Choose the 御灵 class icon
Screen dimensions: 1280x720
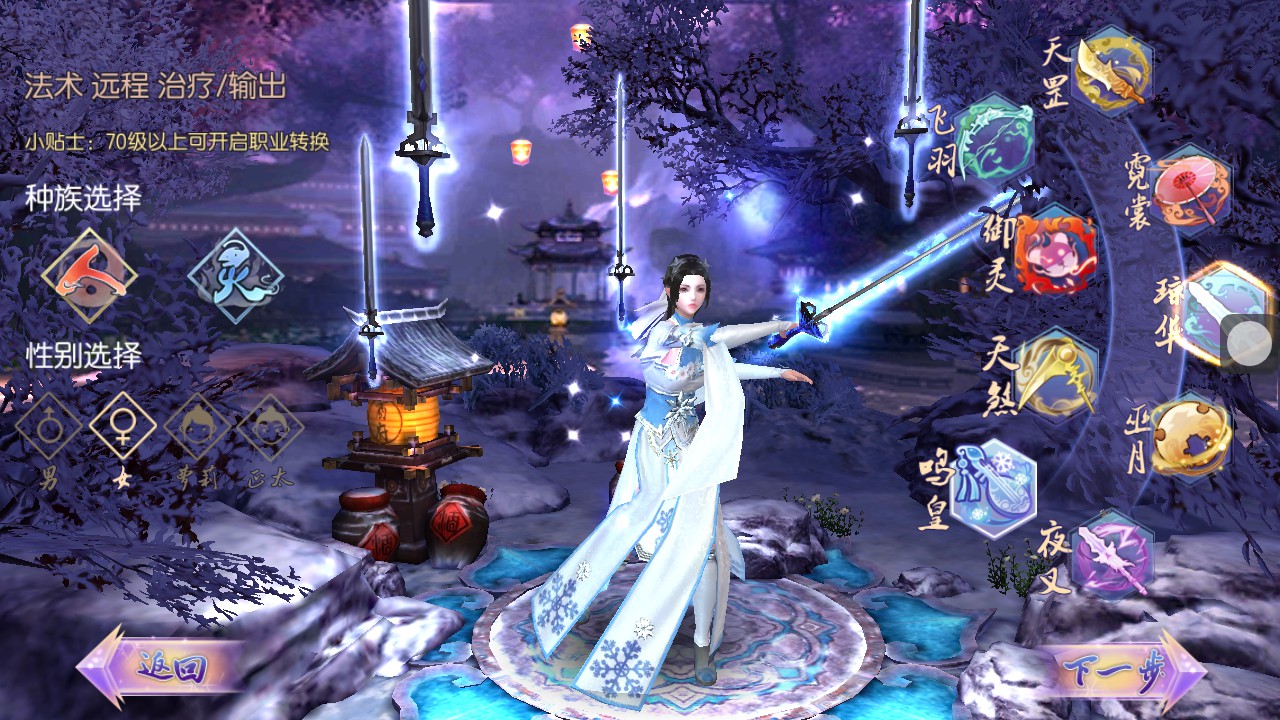pos(1055,250)
